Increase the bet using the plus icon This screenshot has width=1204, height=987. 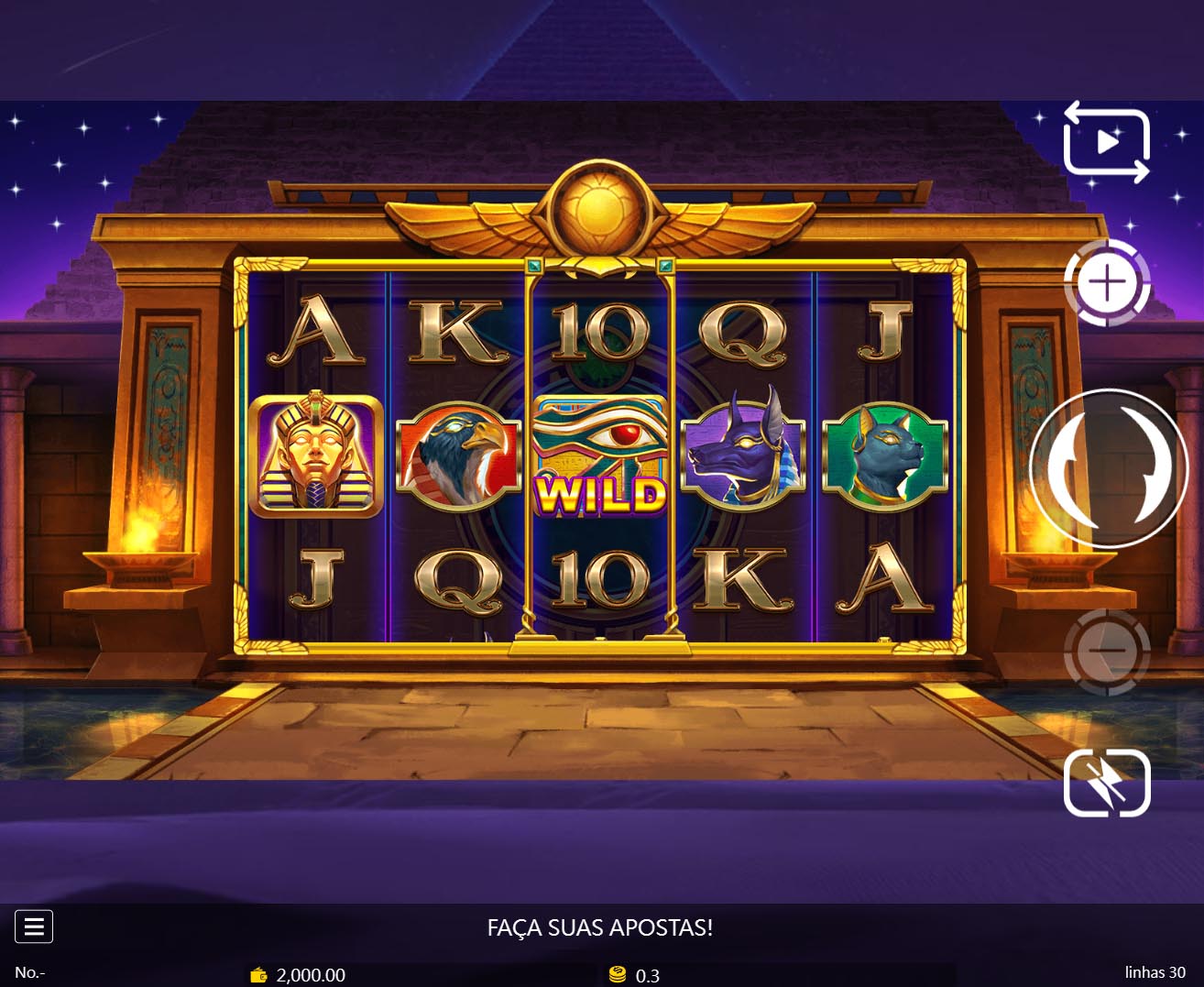point(1108,283)
